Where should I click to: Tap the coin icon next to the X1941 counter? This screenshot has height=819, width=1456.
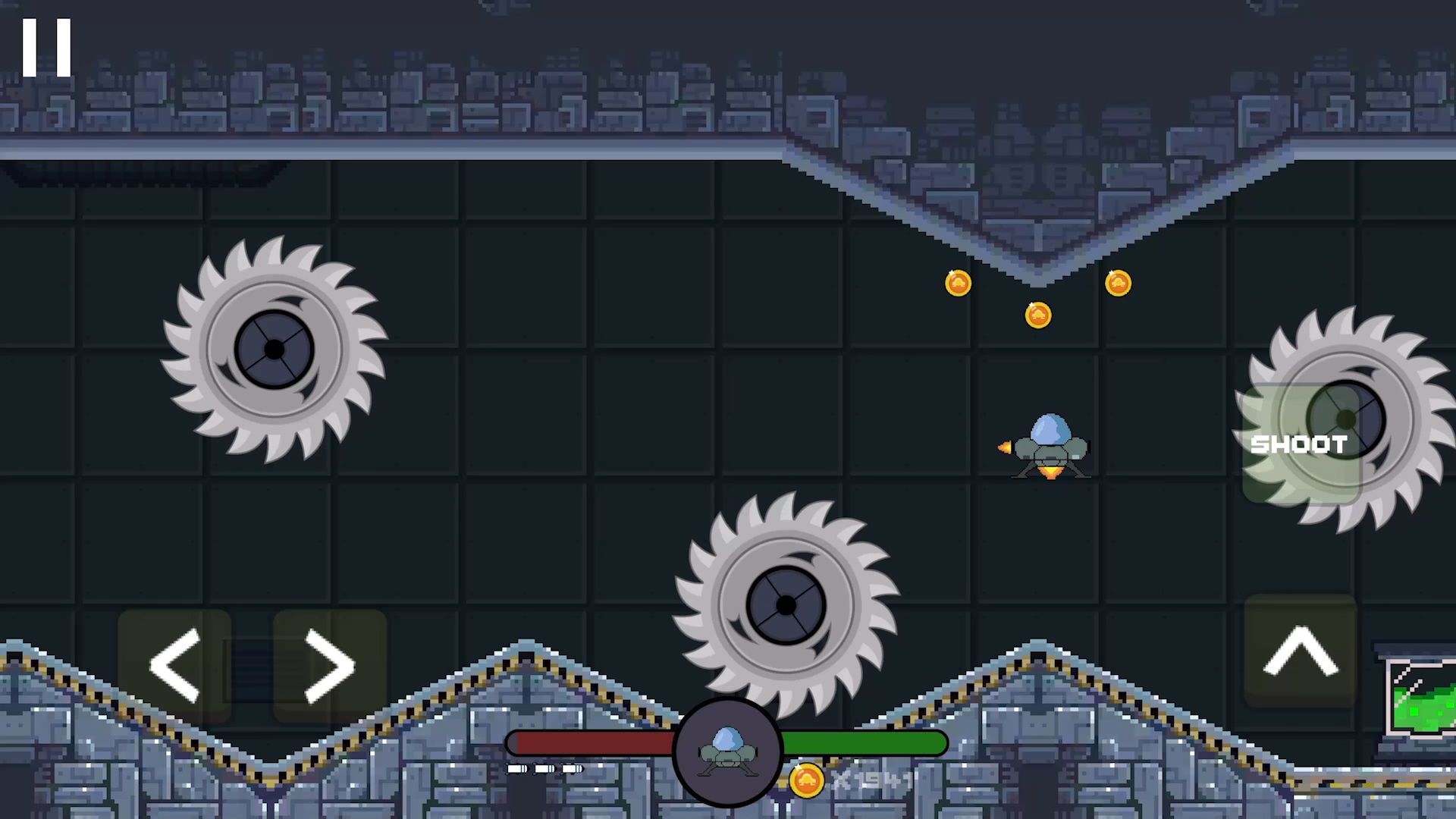pos(806,781)
